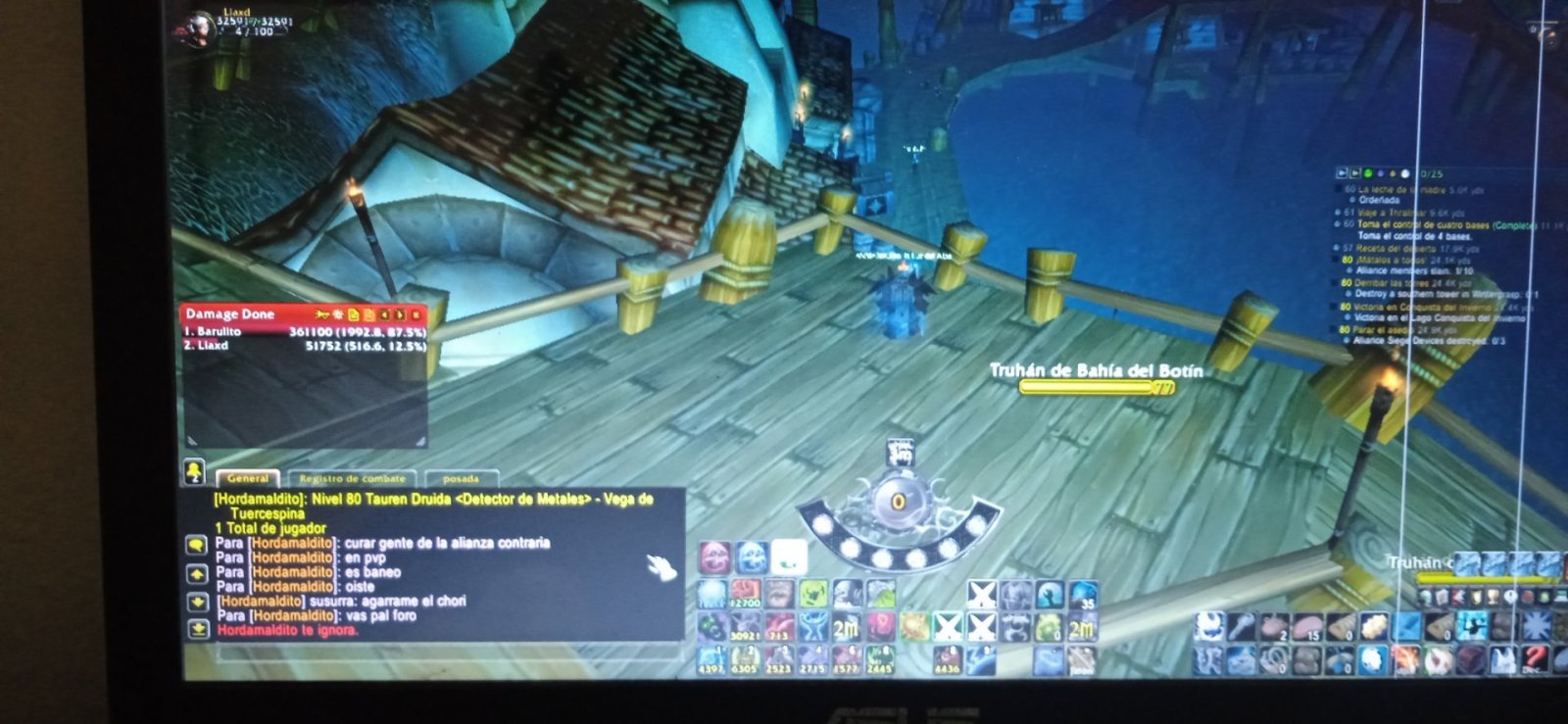Close the Damage Done meter window
This screenshot has height=724, width=1568.
click(416, 314)
